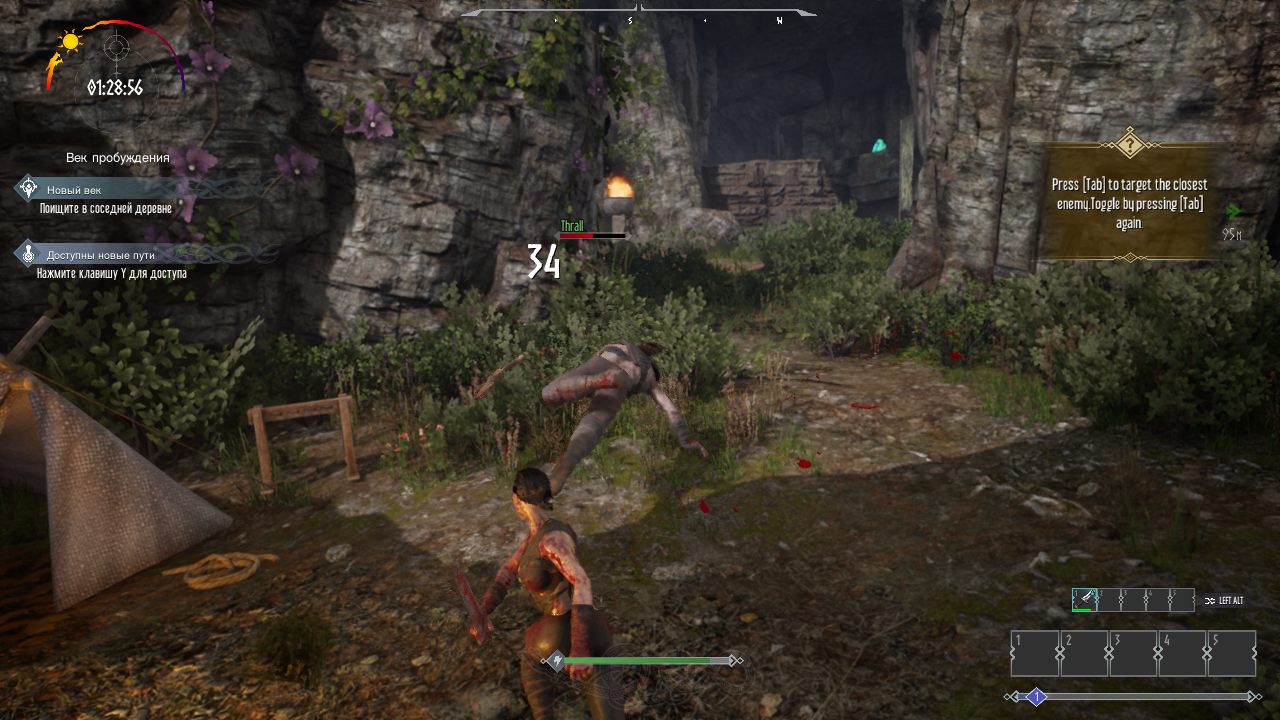This screenshot has width=1280, height=720.
Task: Click the compass bar heading strip
Action: point(638,17)
